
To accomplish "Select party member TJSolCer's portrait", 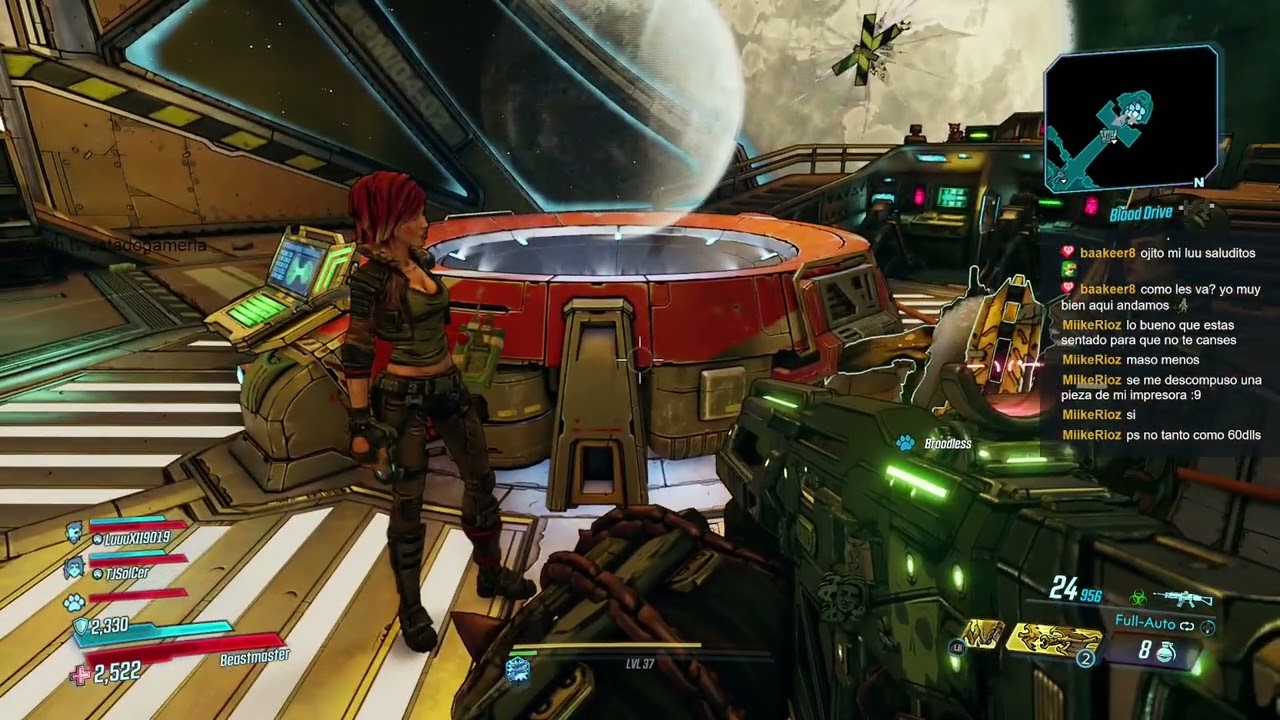I will pos(74,570).
